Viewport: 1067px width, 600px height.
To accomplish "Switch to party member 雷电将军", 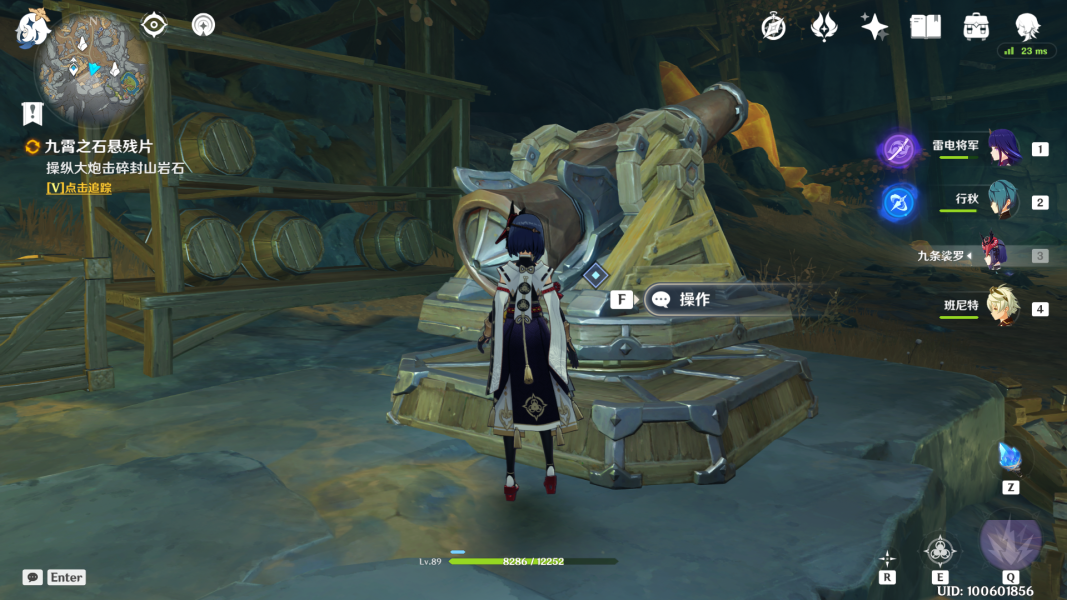I will pyautogui.click(x=1002, y=149).
